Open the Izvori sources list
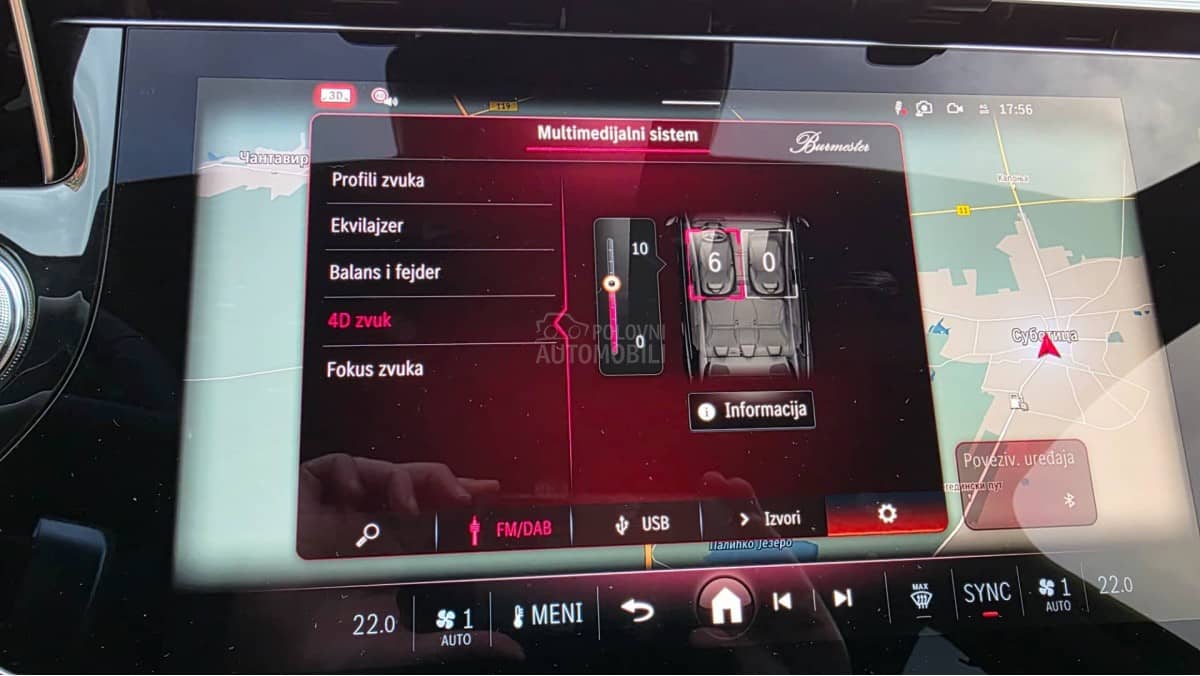The width and height of the screenshot is (1200, 676). click(768, 519)
